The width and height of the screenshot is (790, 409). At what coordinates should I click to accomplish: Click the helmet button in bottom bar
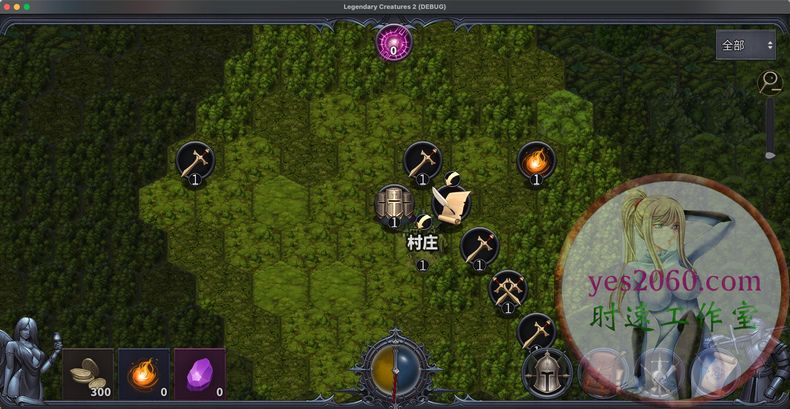click(547, 372)
